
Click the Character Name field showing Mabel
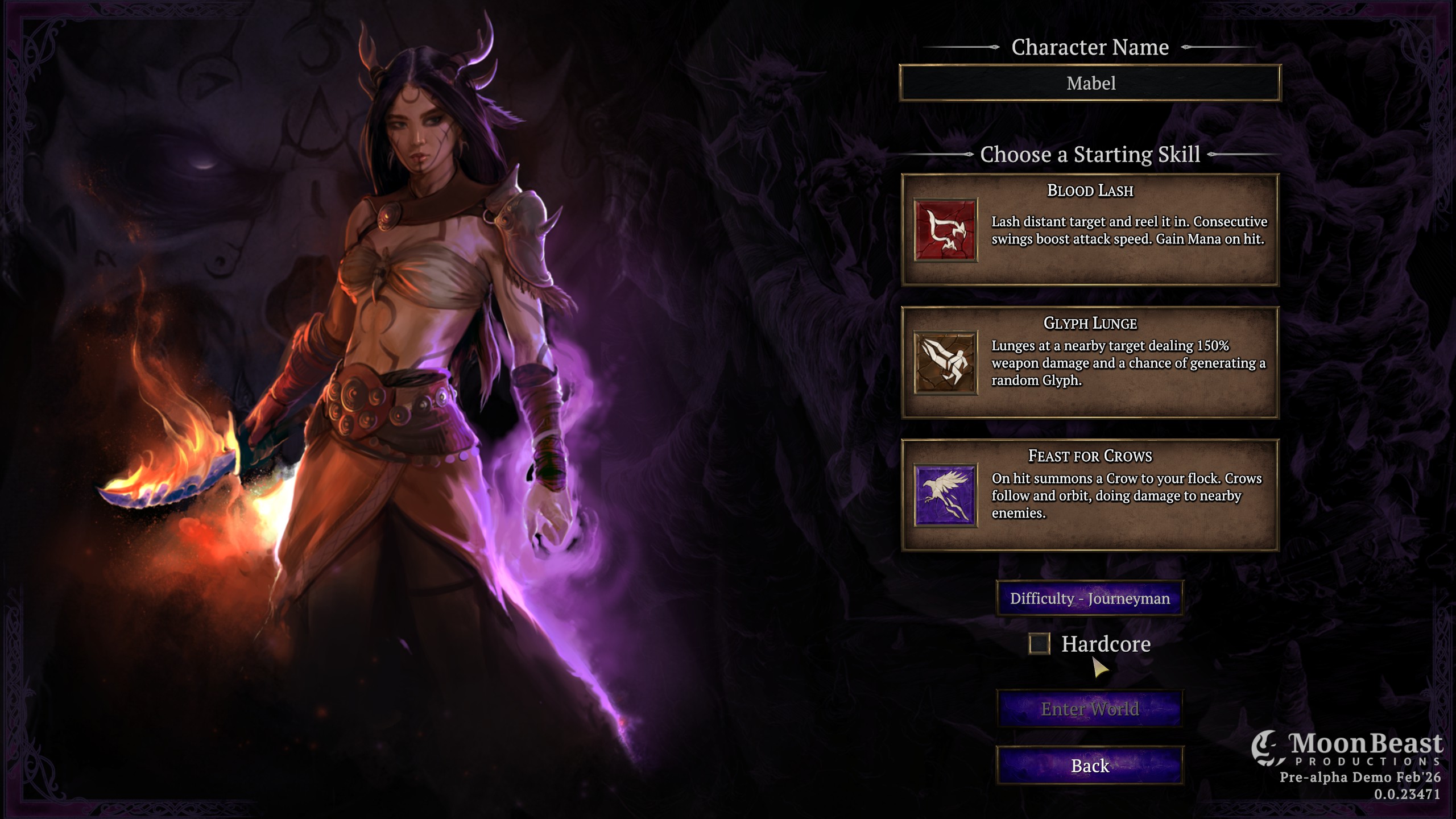(x=1090, y=83)
